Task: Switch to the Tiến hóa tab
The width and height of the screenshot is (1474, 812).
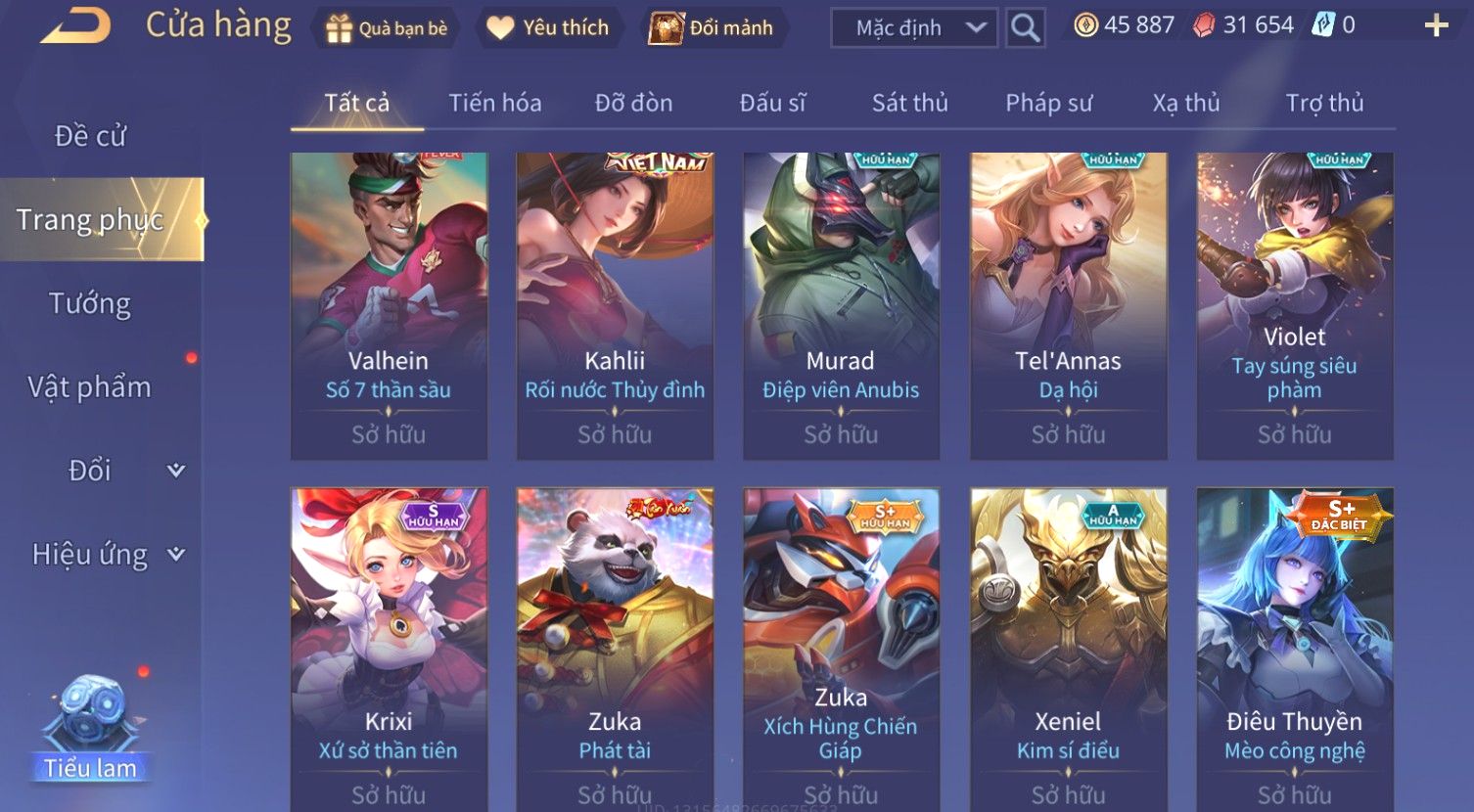Action: tap(494, 103)
